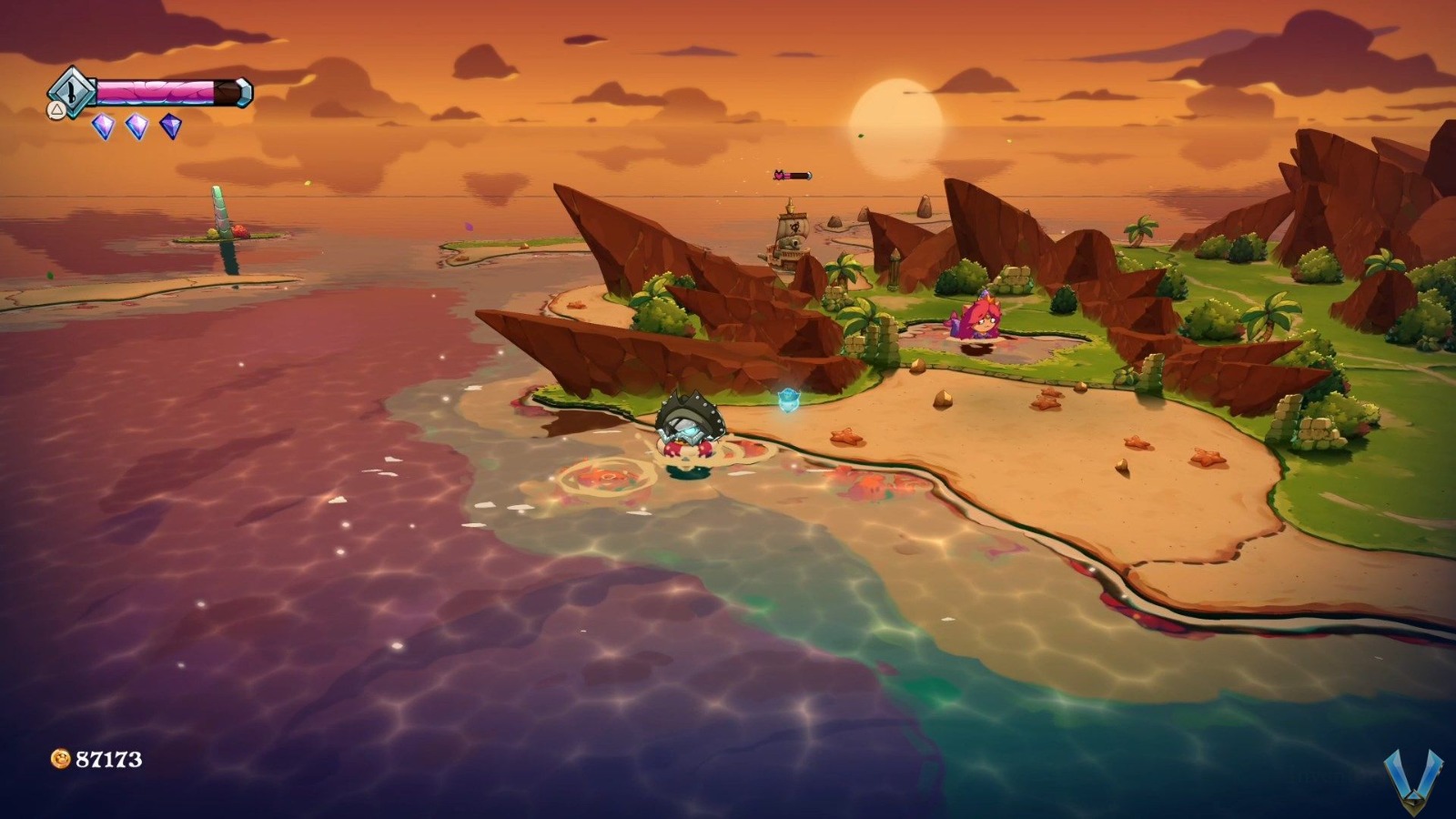1456x819 pixels.
Task: Click the pirate ship near the horizon
Action: [790, 246]
